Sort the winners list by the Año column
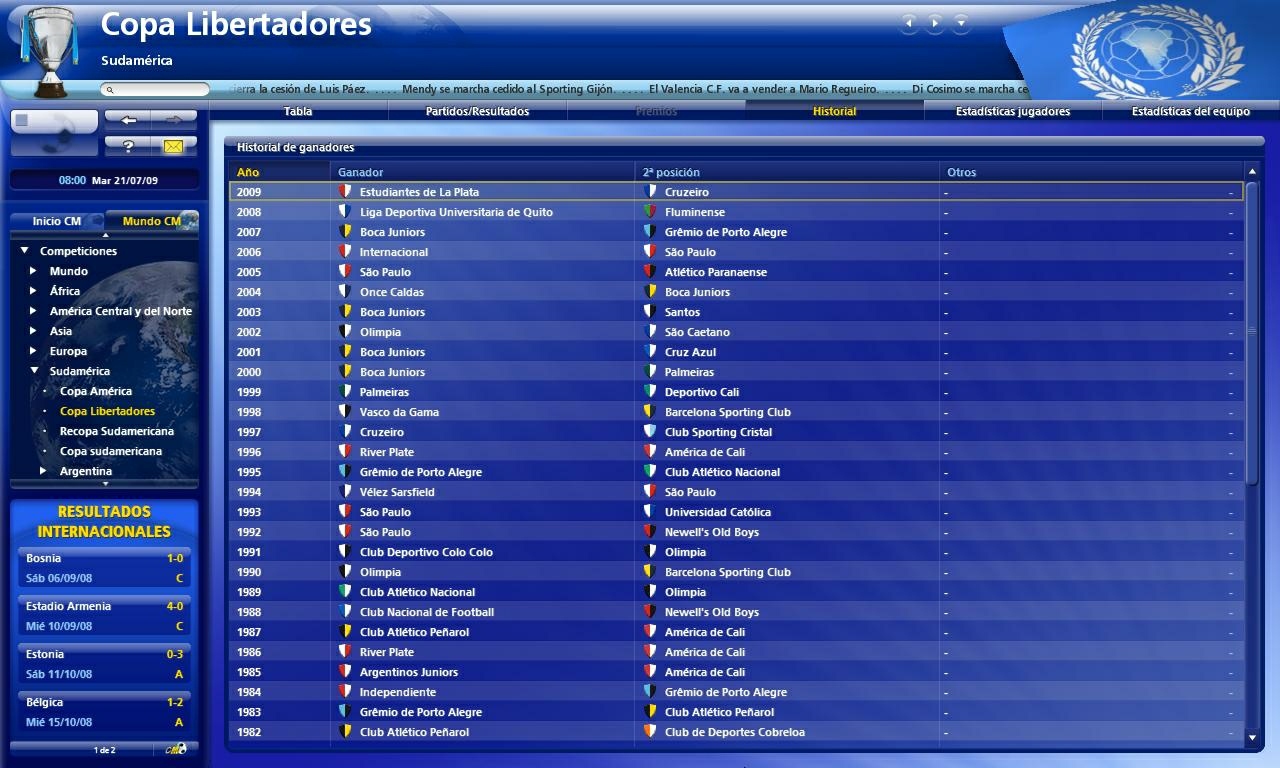The height and width of the screenshot is (768, 1280). tap(248, 171)
